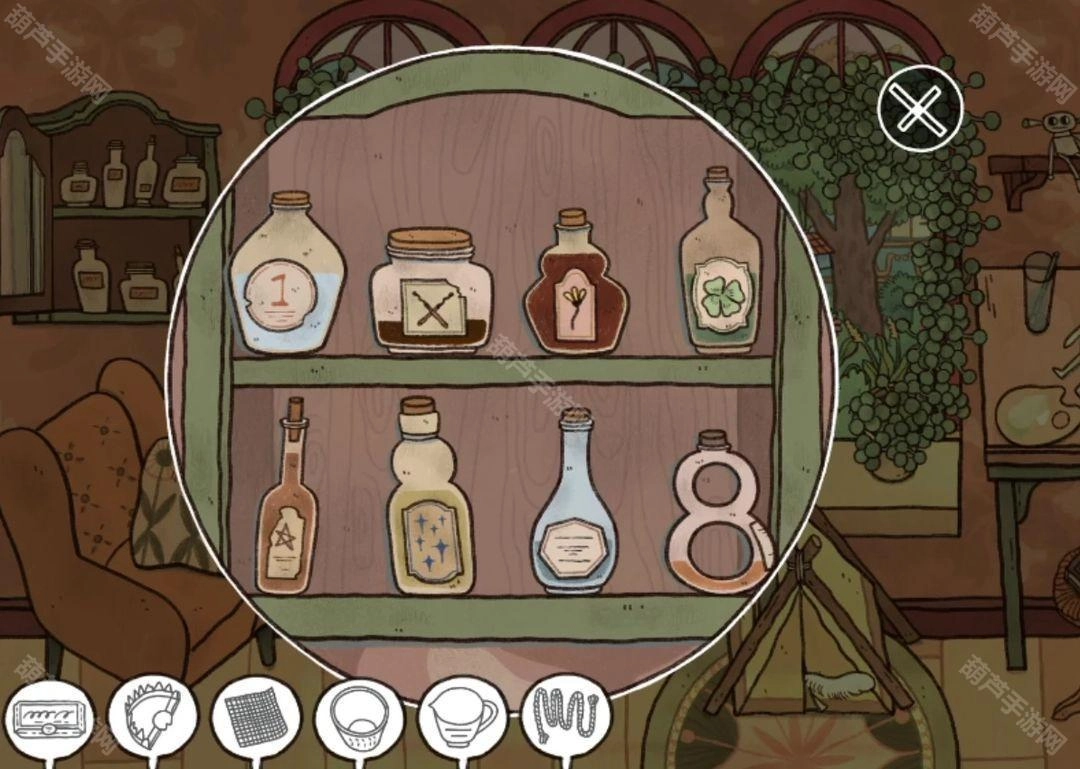Pick the feathered fan inventory item
Screen dimensions: 1080x769
pos(153,715)
